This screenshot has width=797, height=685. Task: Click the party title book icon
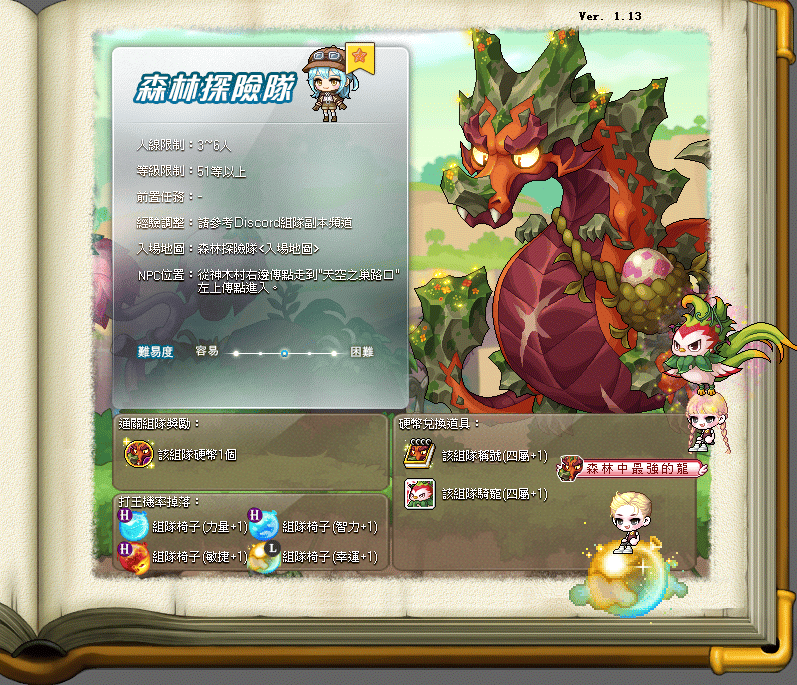coord(418,455)
